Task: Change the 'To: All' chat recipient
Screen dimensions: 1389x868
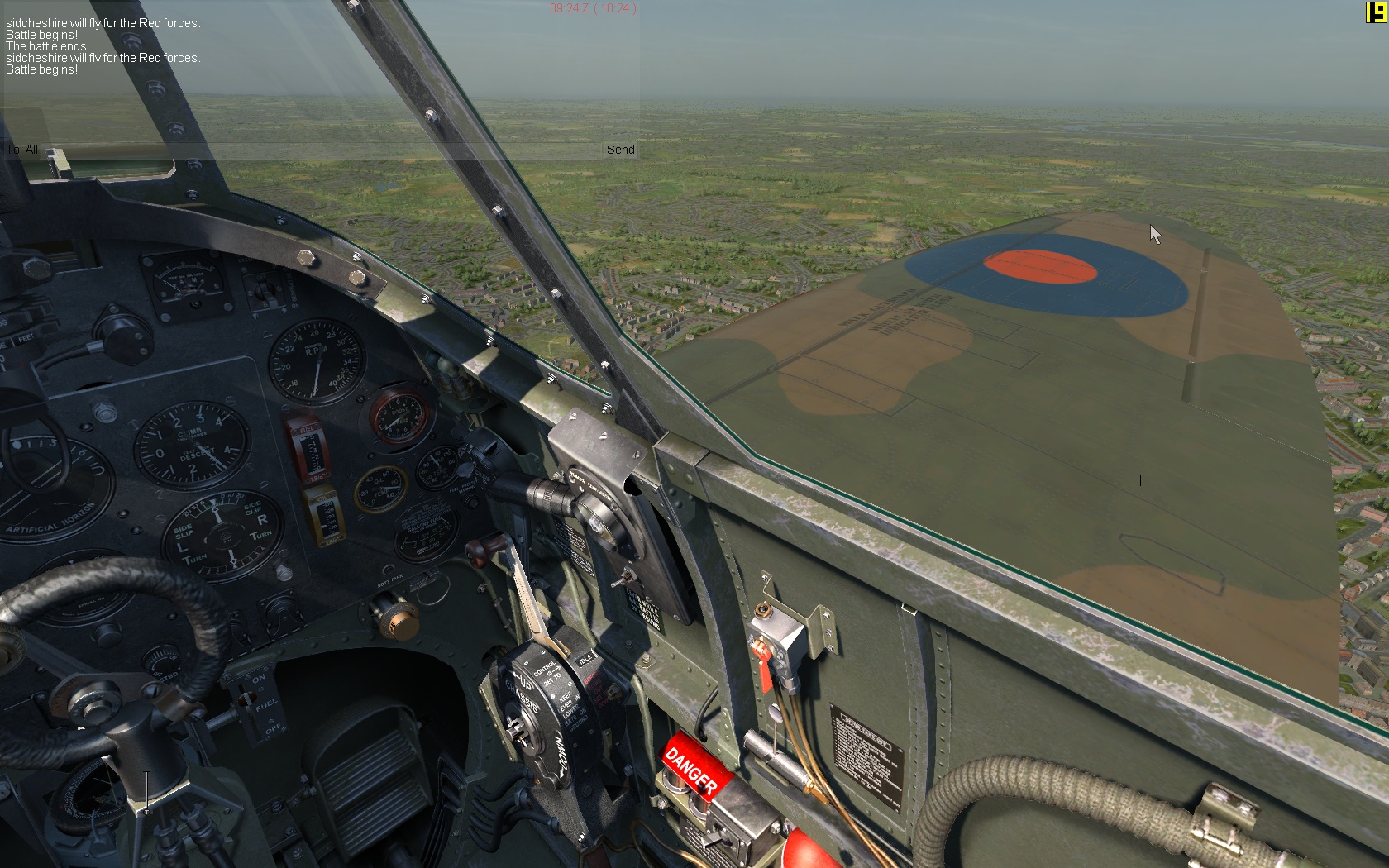Action: 22,150
